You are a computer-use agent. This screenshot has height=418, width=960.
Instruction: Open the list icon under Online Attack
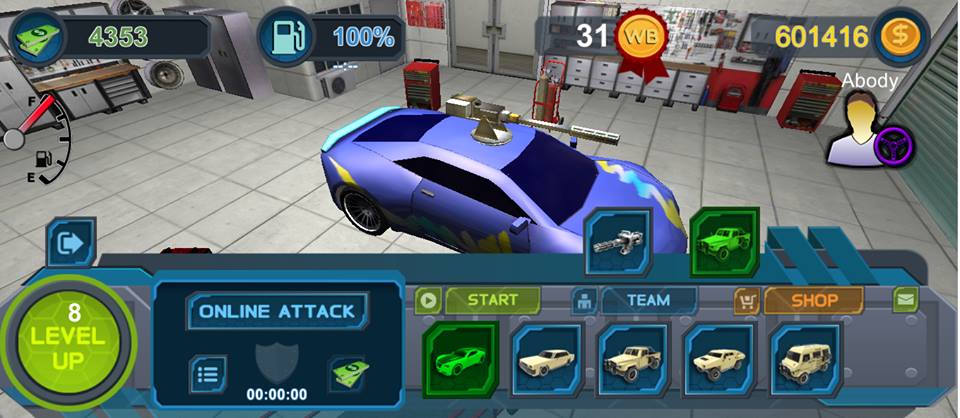208,373
